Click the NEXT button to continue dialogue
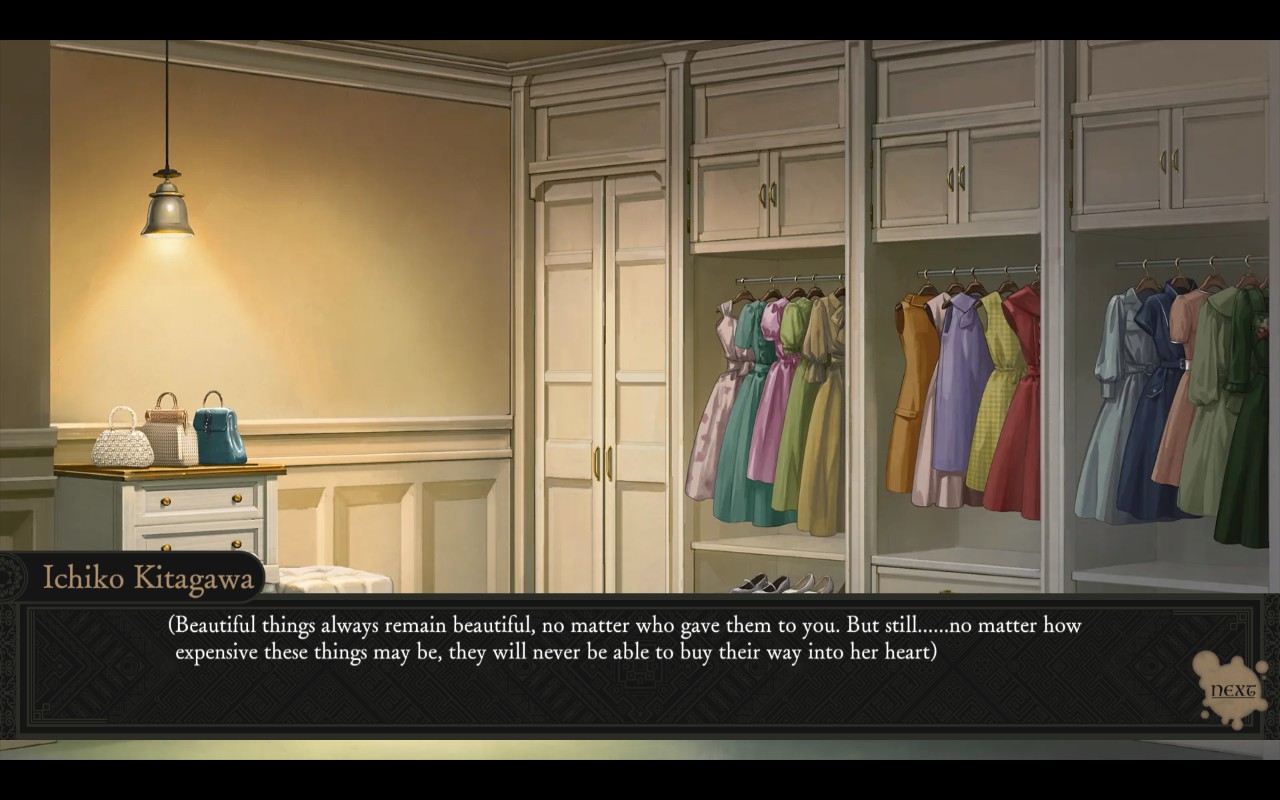 [1232, 690]
